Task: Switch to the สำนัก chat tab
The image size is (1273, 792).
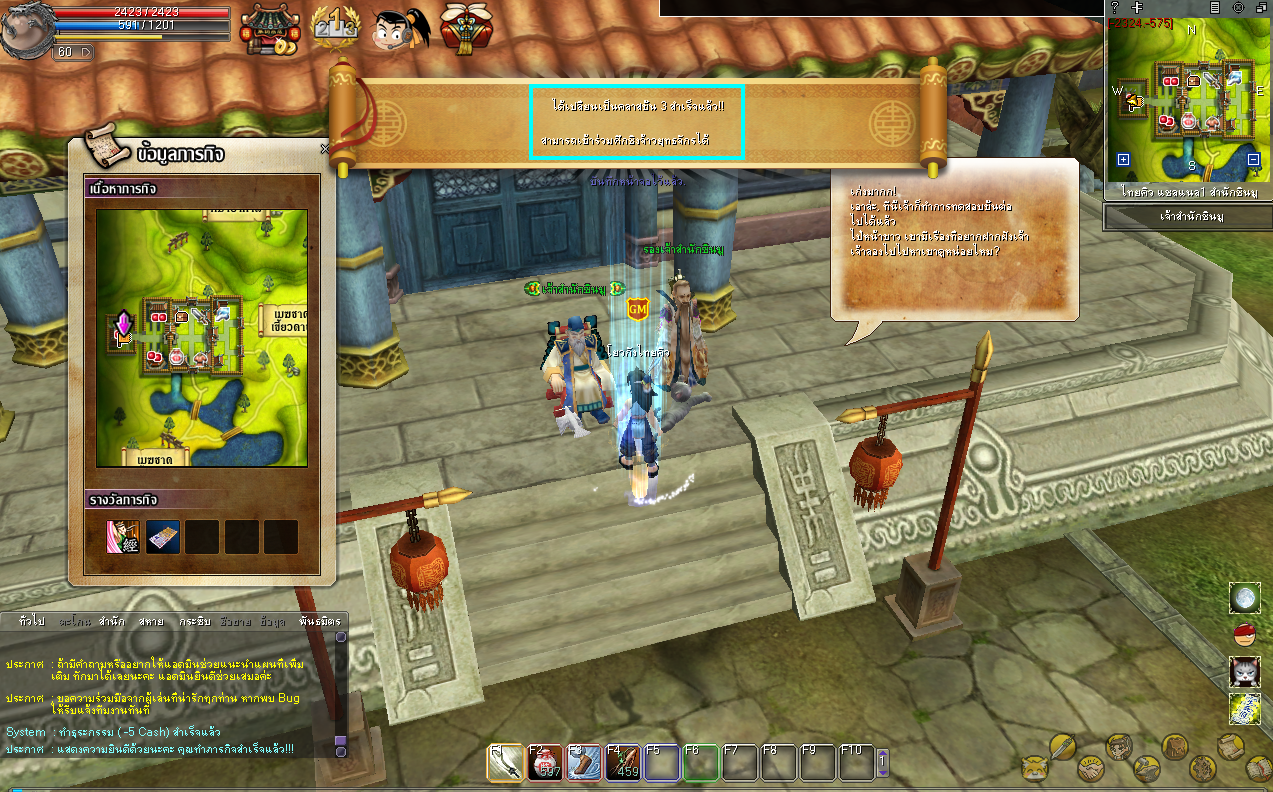Action: coord(111,621)
